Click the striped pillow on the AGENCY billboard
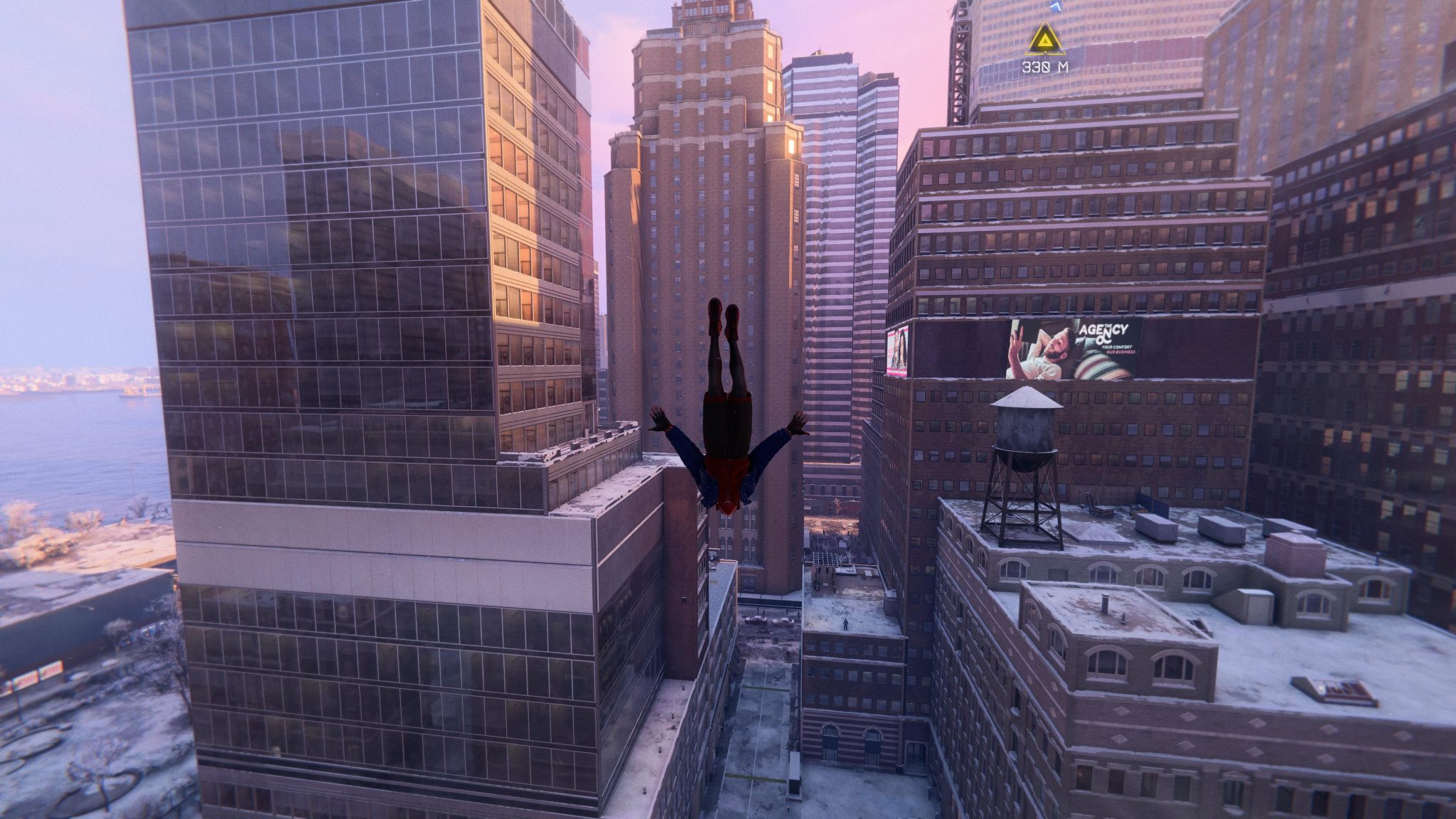The width and height of the screenshot is (1456, 819). click(1099, 365)
